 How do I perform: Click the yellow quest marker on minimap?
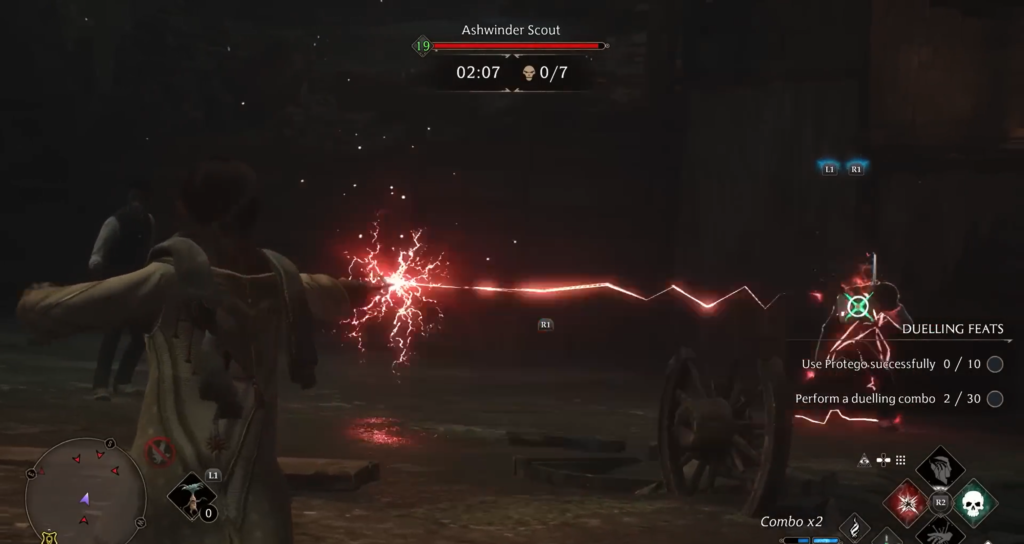49,538
